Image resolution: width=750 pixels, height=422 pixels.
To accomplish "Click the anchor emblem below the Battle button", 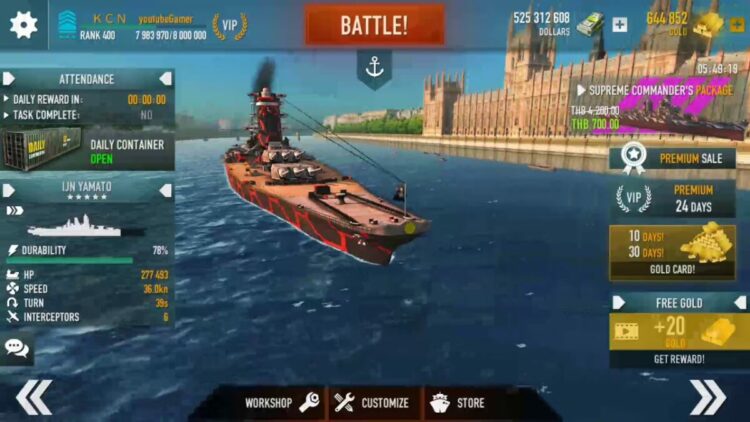I will [x=374, y=68].
